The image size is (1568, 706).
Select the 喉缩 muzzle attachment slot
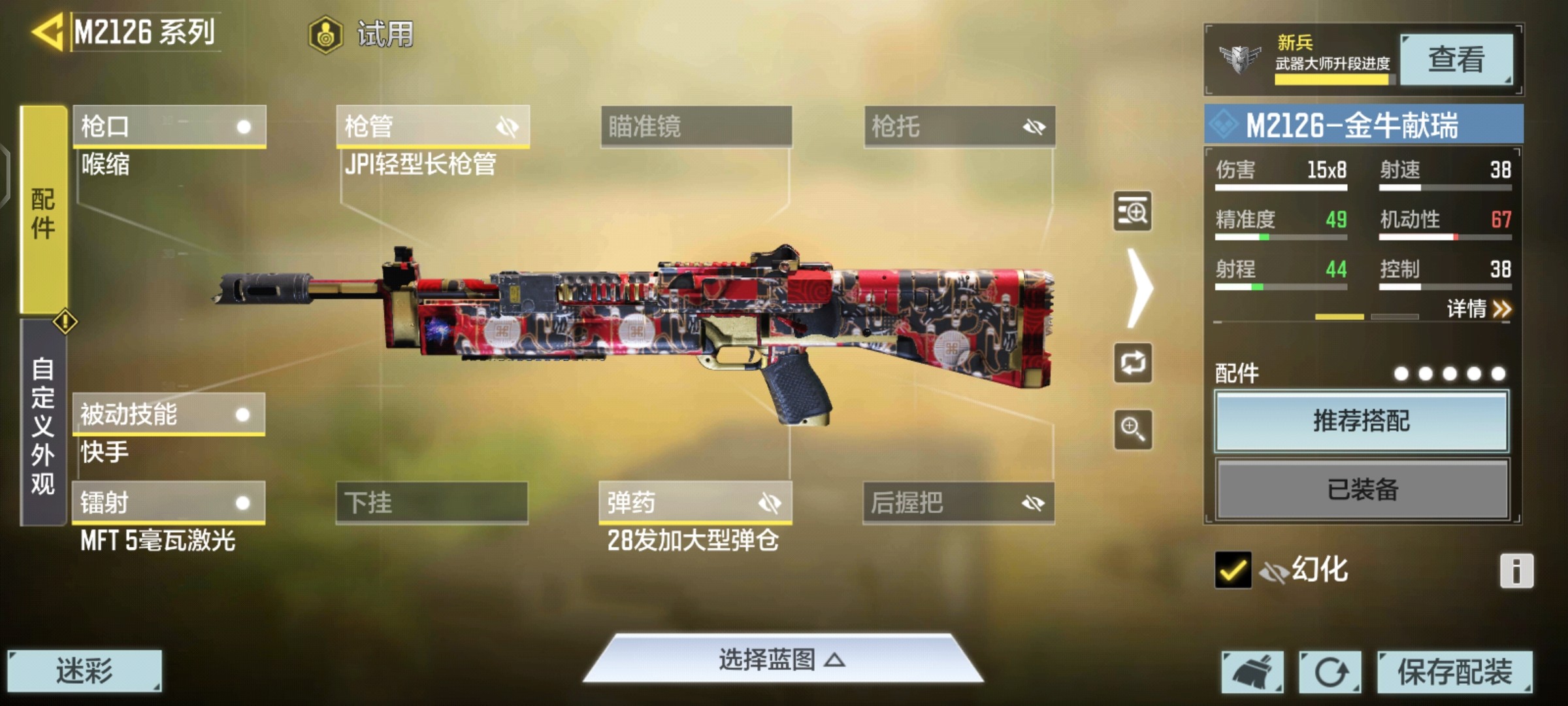pyautogui.click(x=168, y=127)
